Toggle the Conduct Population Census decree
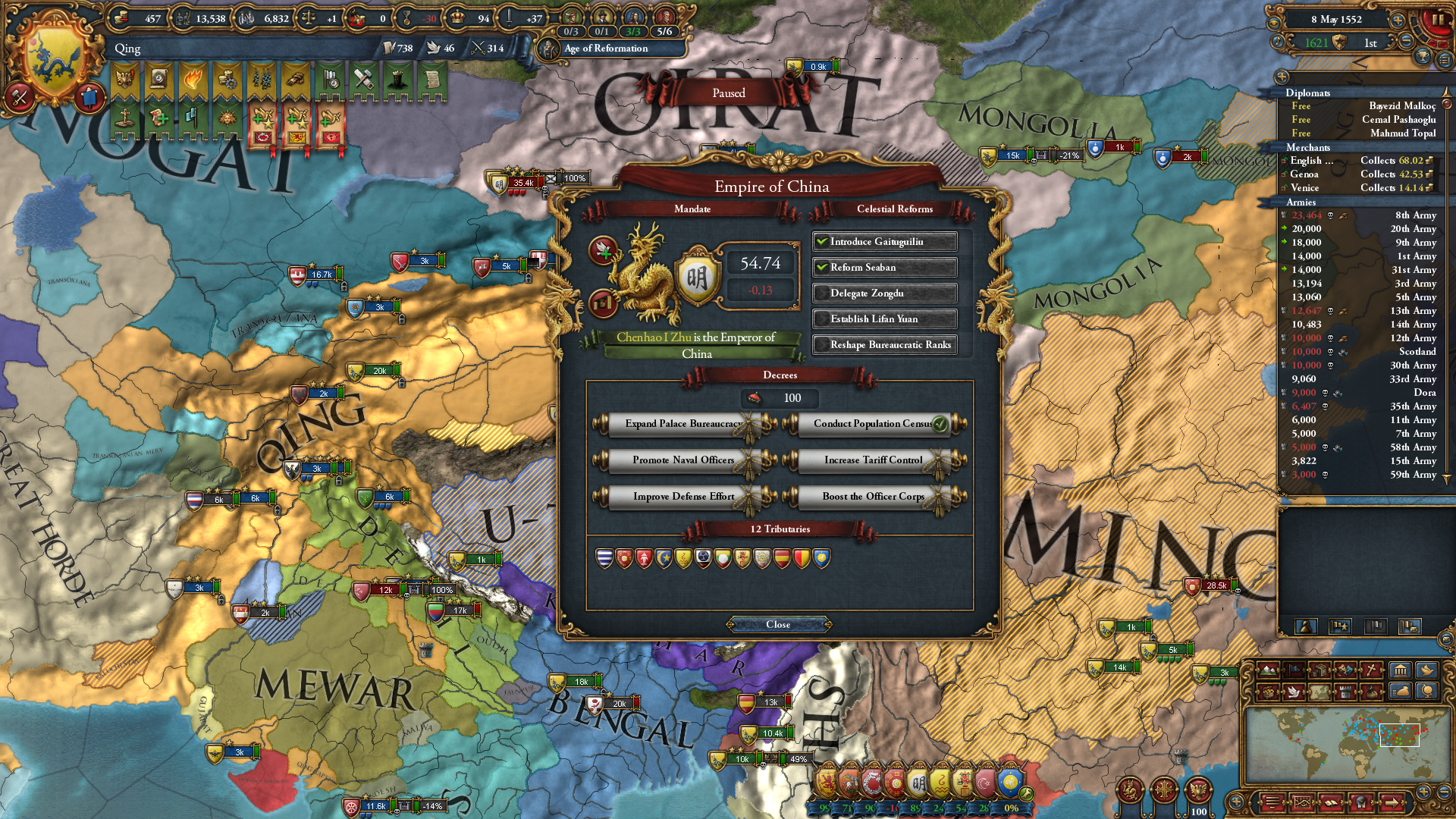1456x819 pixels. (875, 424)
